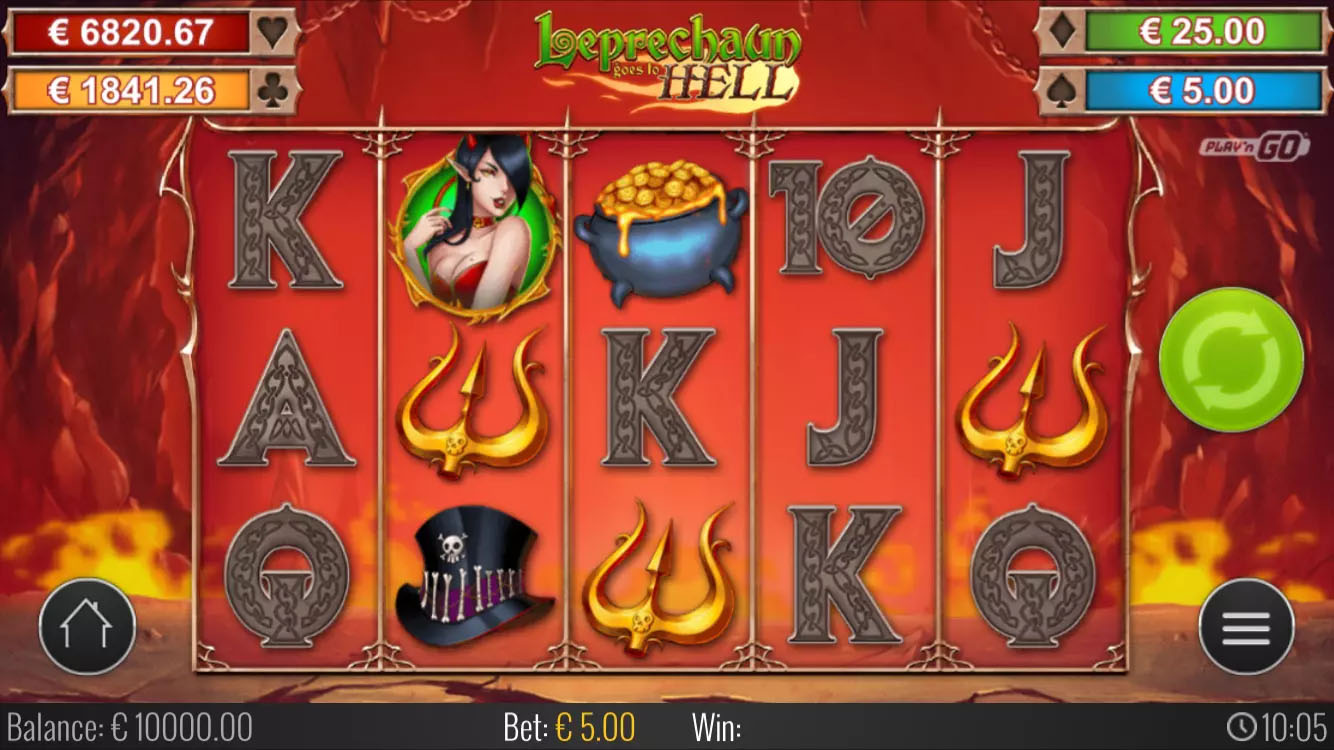Open the hamburger menu in bottom right
The width and height of the screenshot is (1334, 750).
(x=1249, y=625)
